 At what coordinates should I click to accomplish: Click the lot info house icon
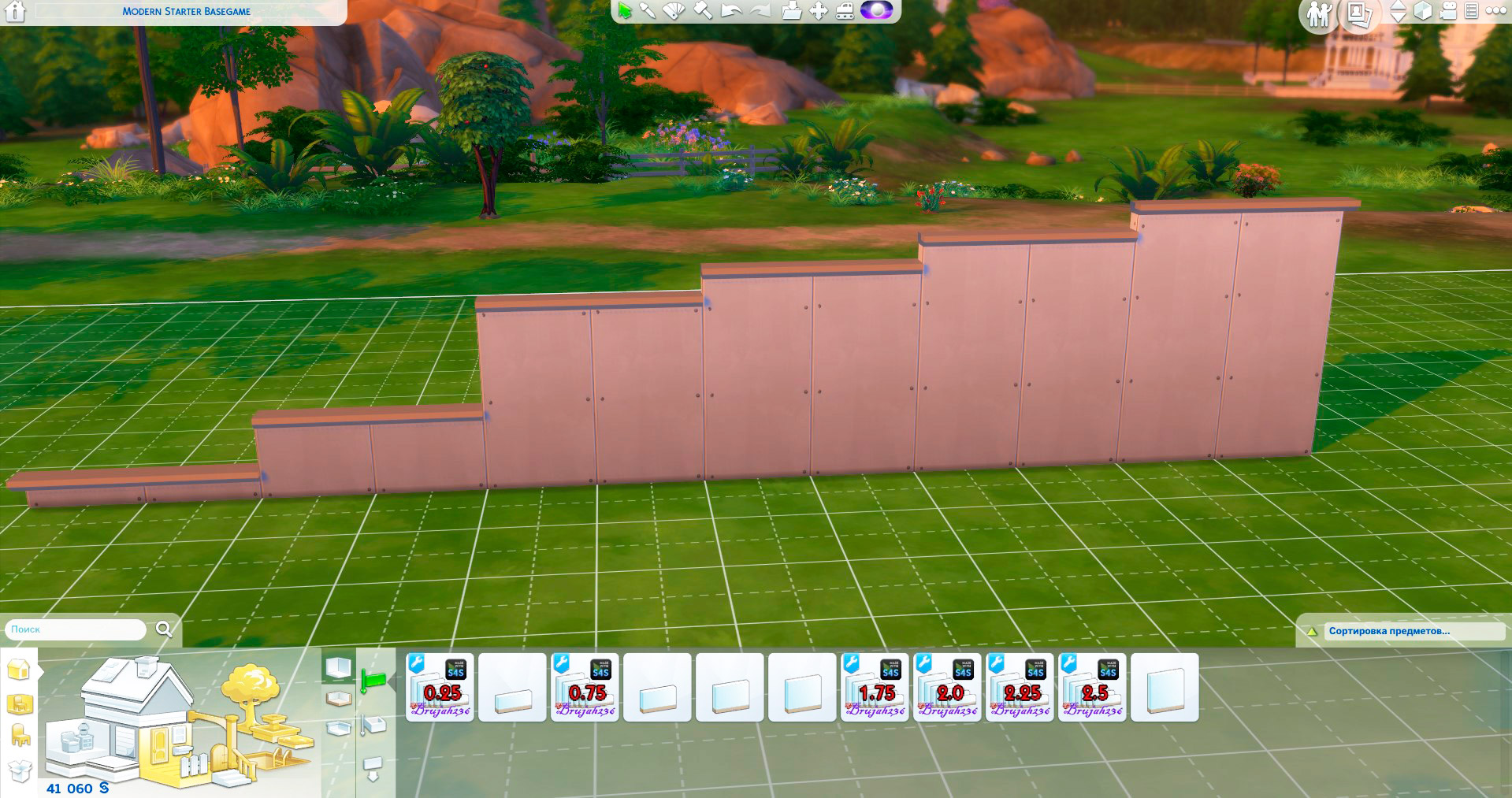tap(16, 12)
